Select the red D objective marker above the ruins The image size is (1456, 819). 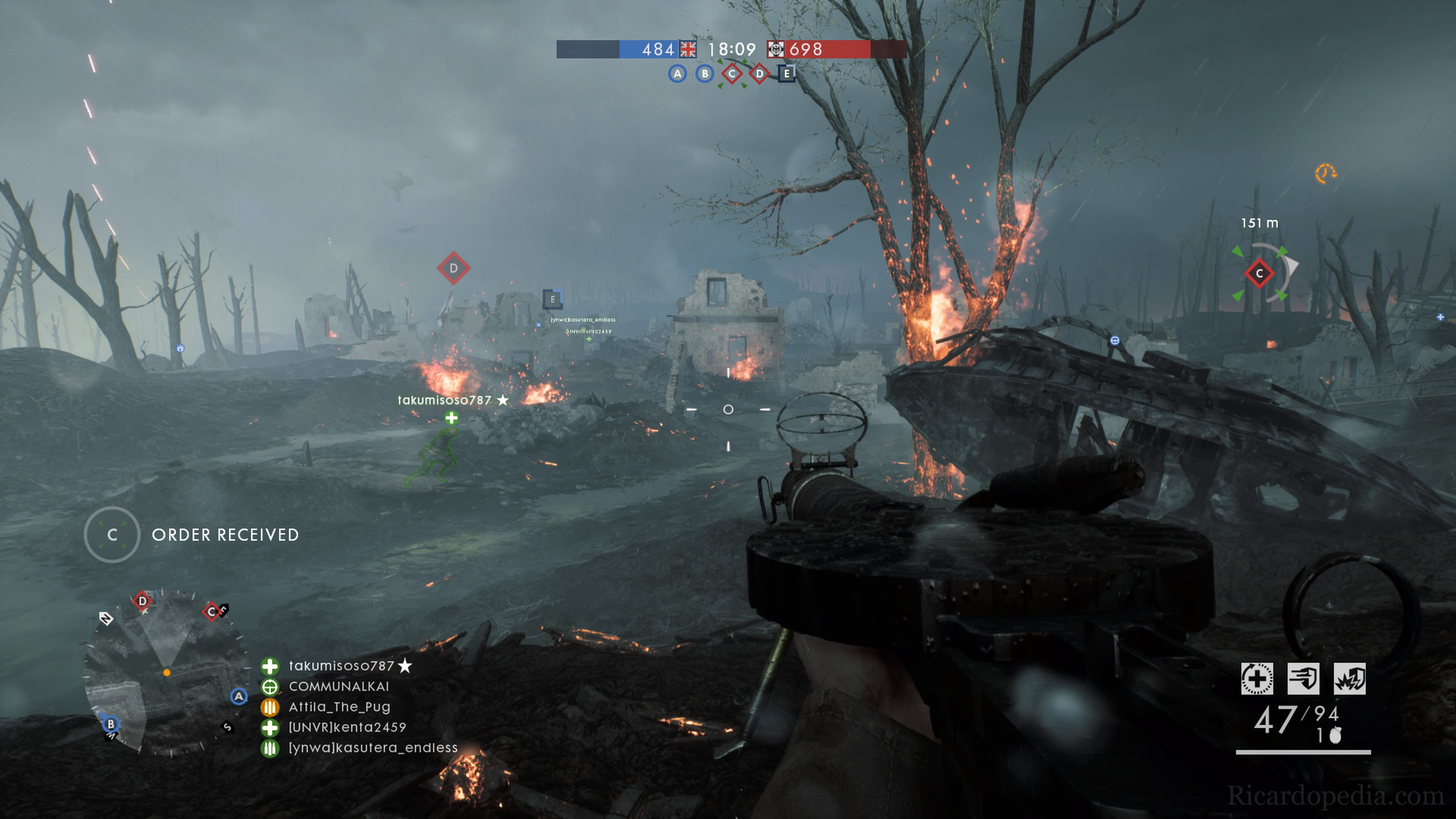pyautogui.click(x=453, y=268)
